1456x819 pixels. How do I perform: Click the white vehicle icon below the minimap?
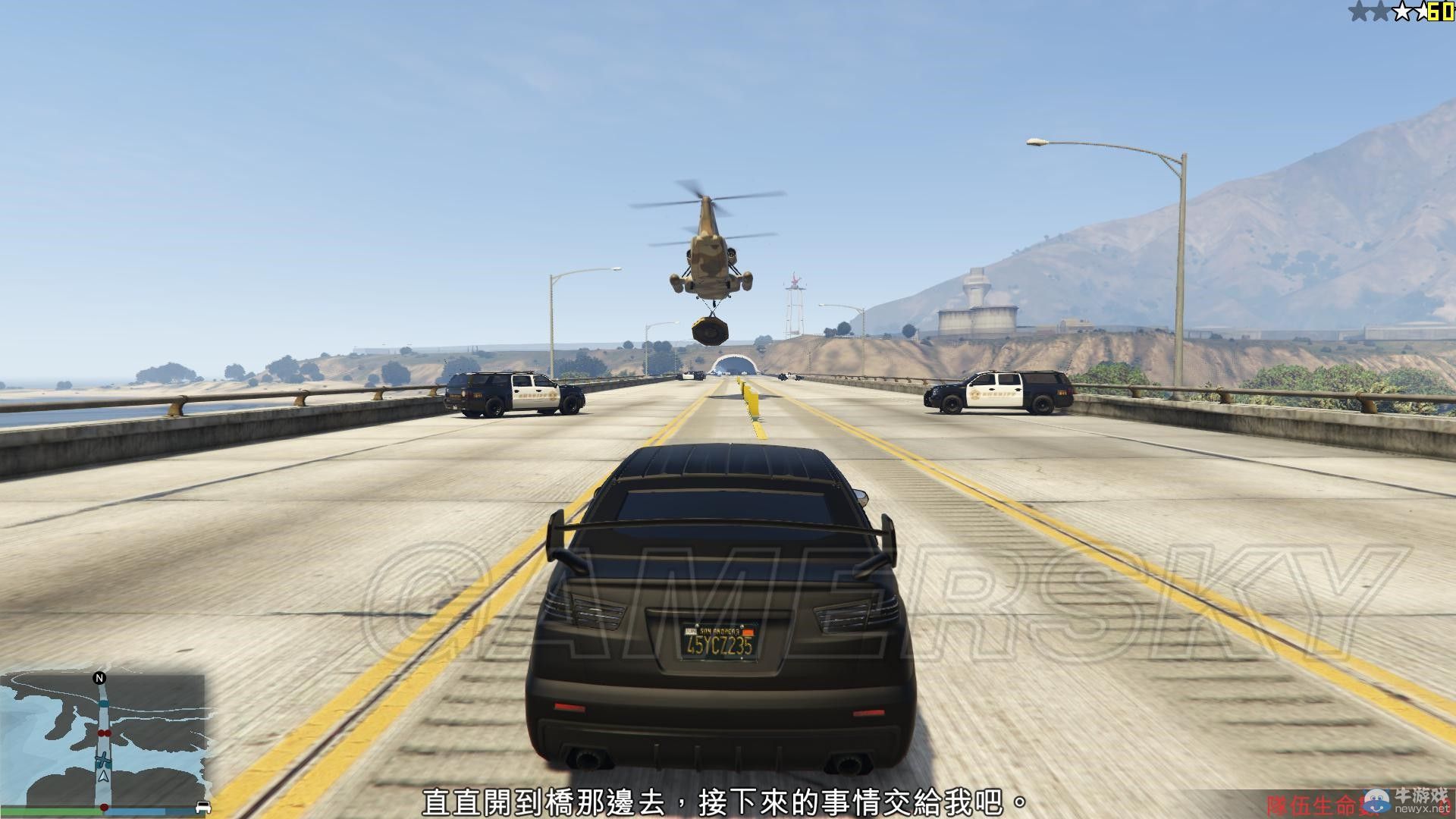[x=203, y=807]
